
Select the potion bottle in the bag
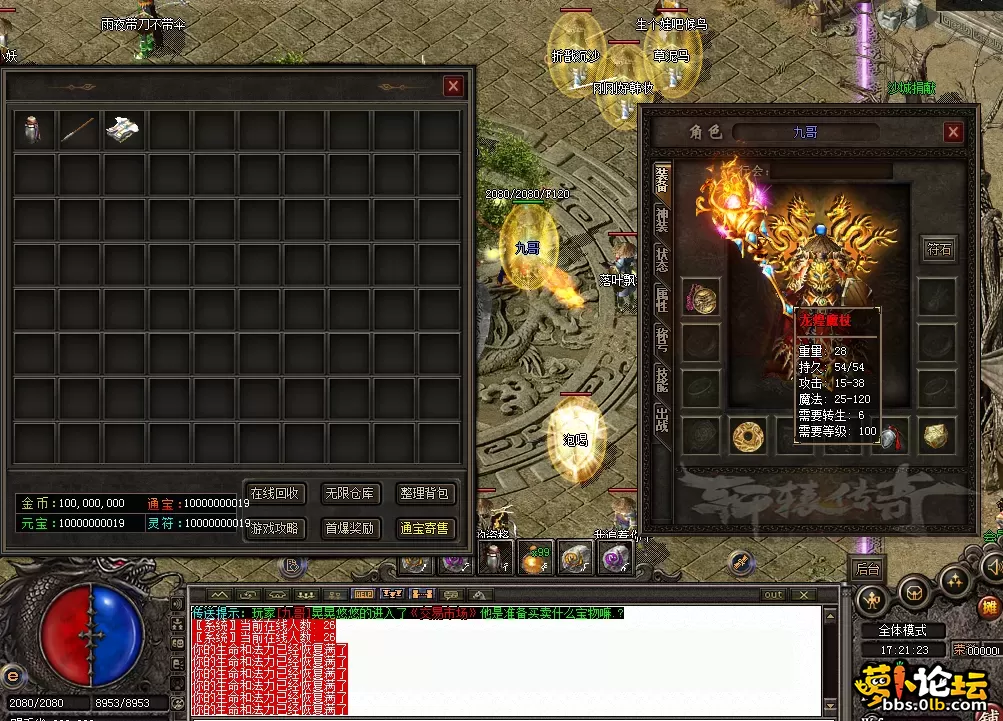tap(35, 129)
